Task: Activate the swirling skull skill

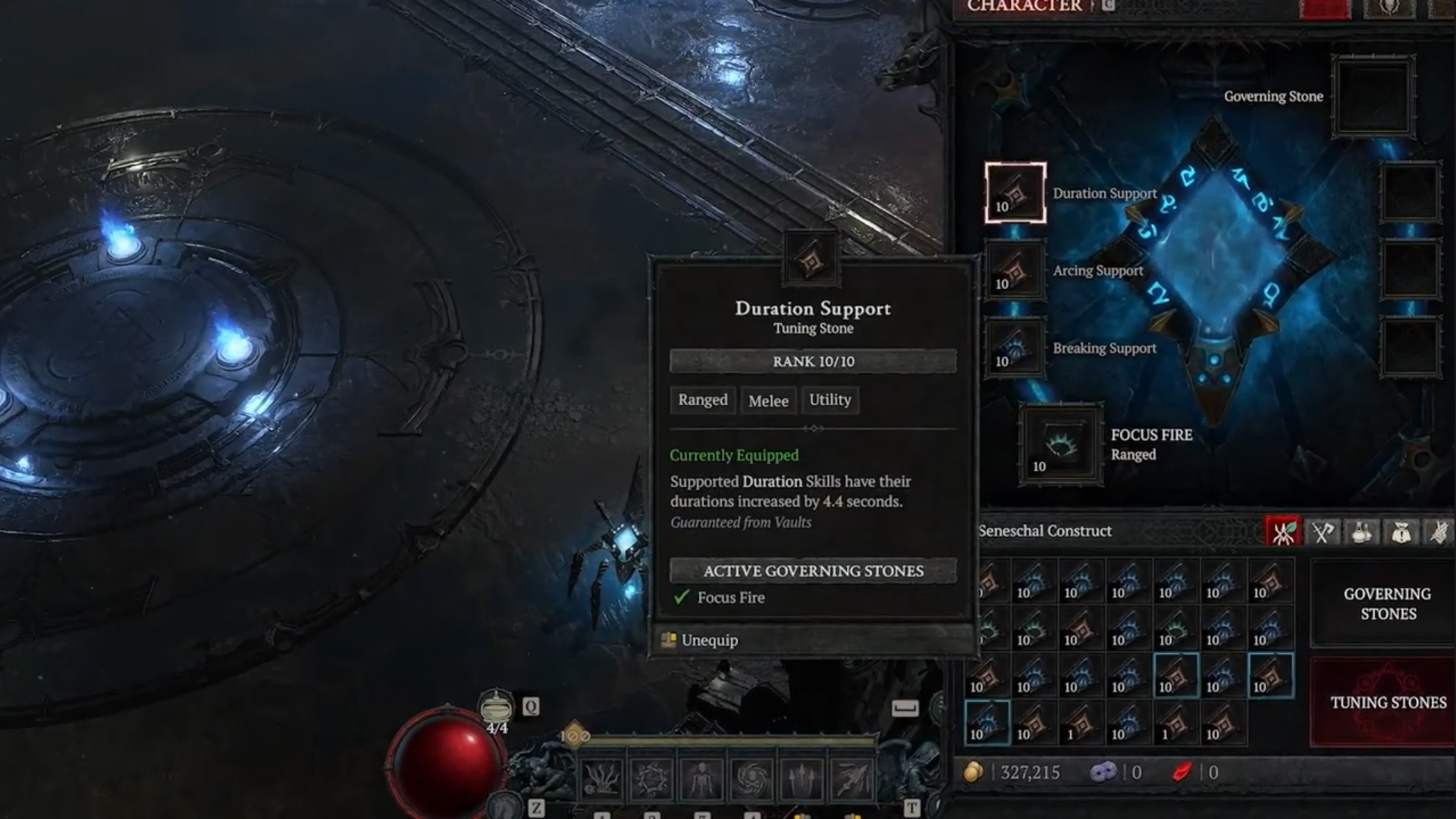Action: (752, 779)
